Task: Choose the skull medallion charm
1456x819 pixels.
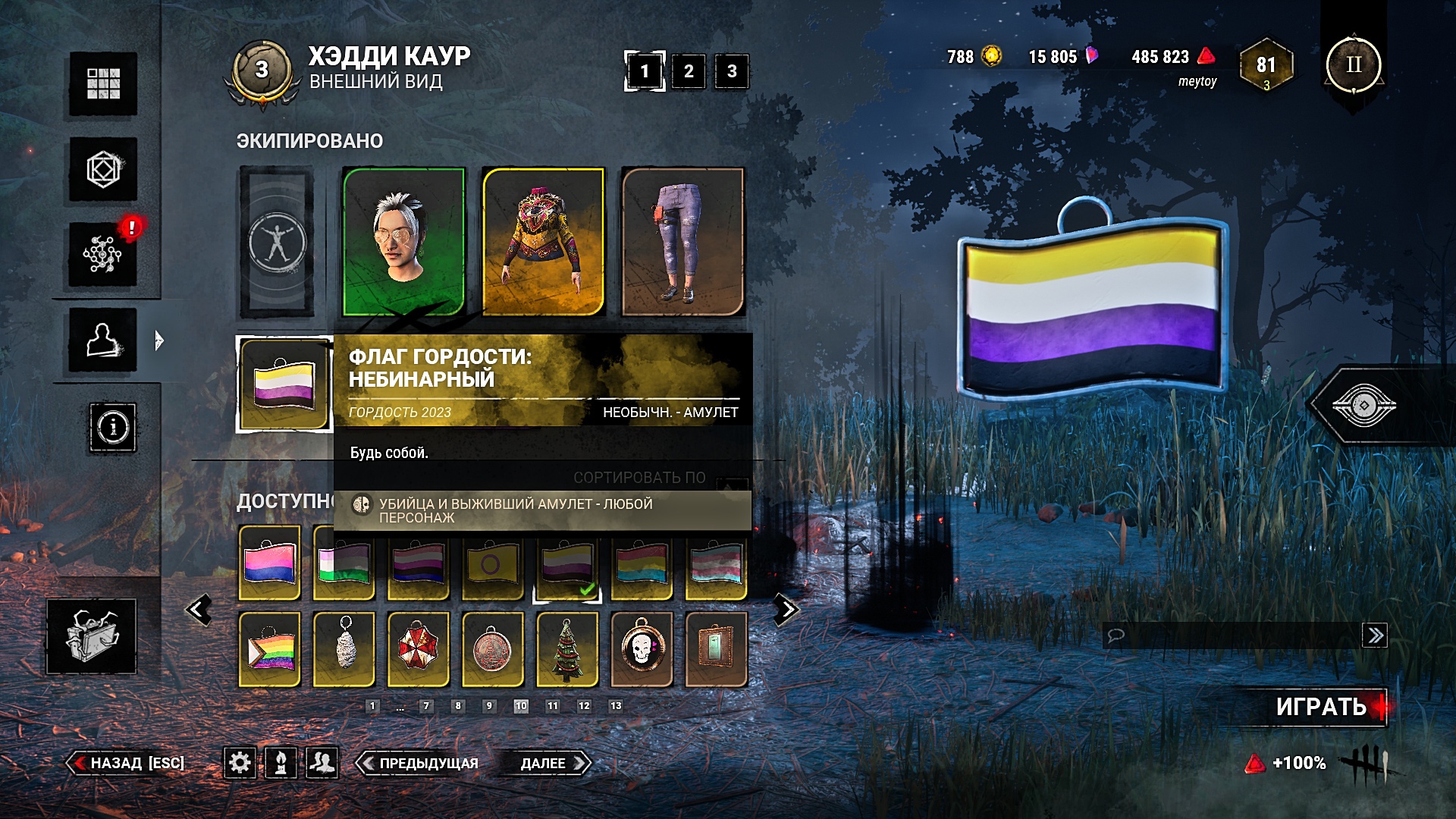Action: point(642,649)
